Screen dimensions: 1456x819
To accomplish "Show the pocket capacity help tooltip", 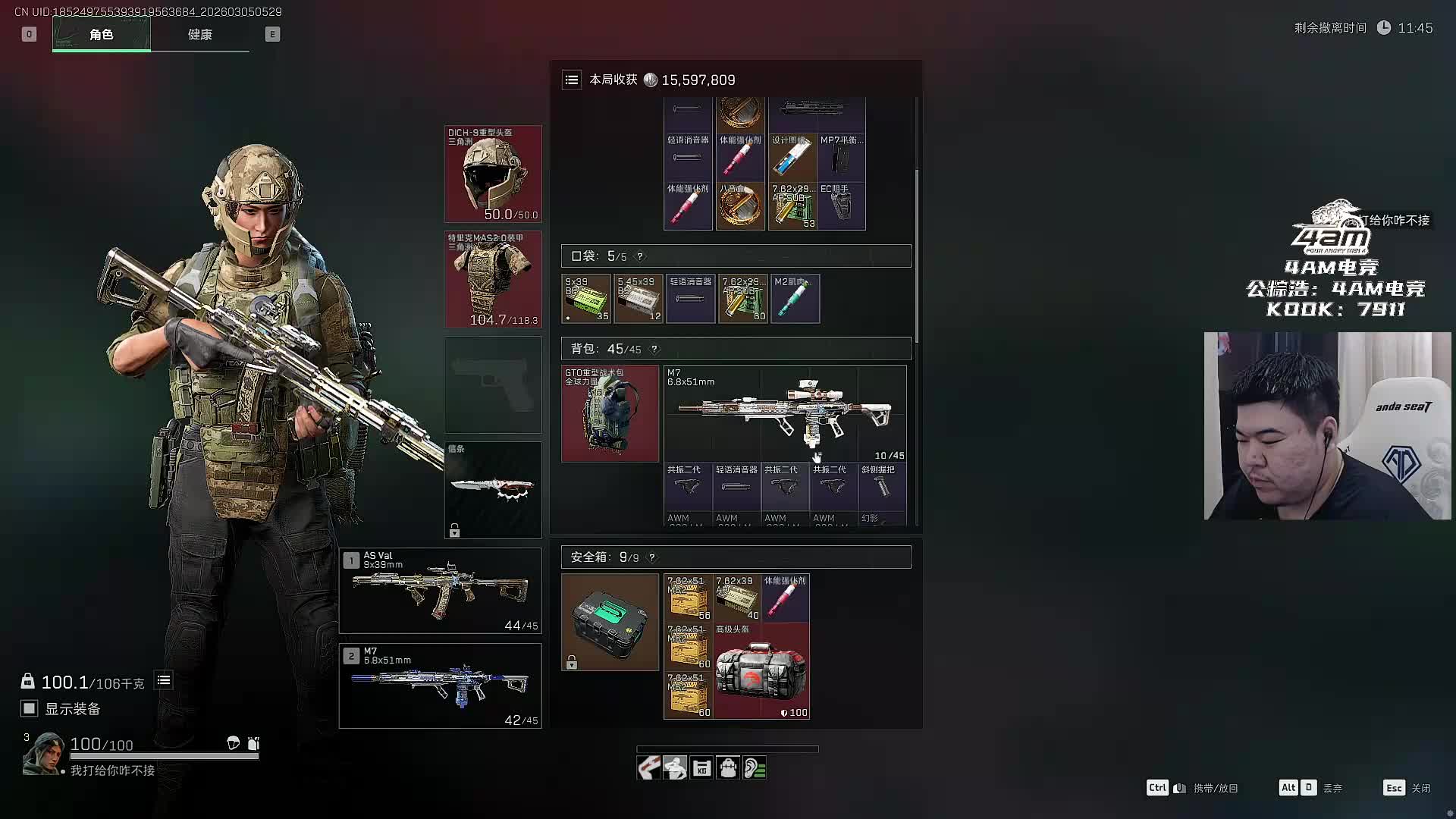I will point(640,256).
